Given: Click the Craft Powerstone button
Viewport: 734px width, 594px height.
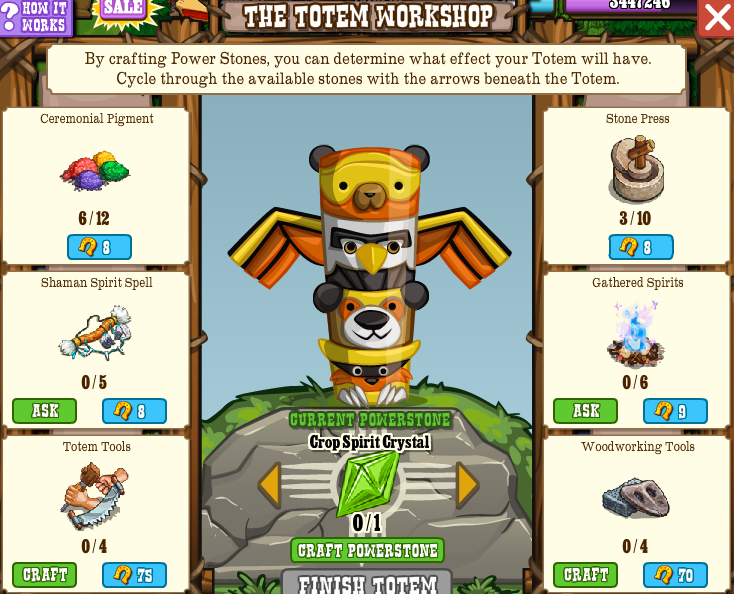Looking at the screenshot, I should (367, 551).
